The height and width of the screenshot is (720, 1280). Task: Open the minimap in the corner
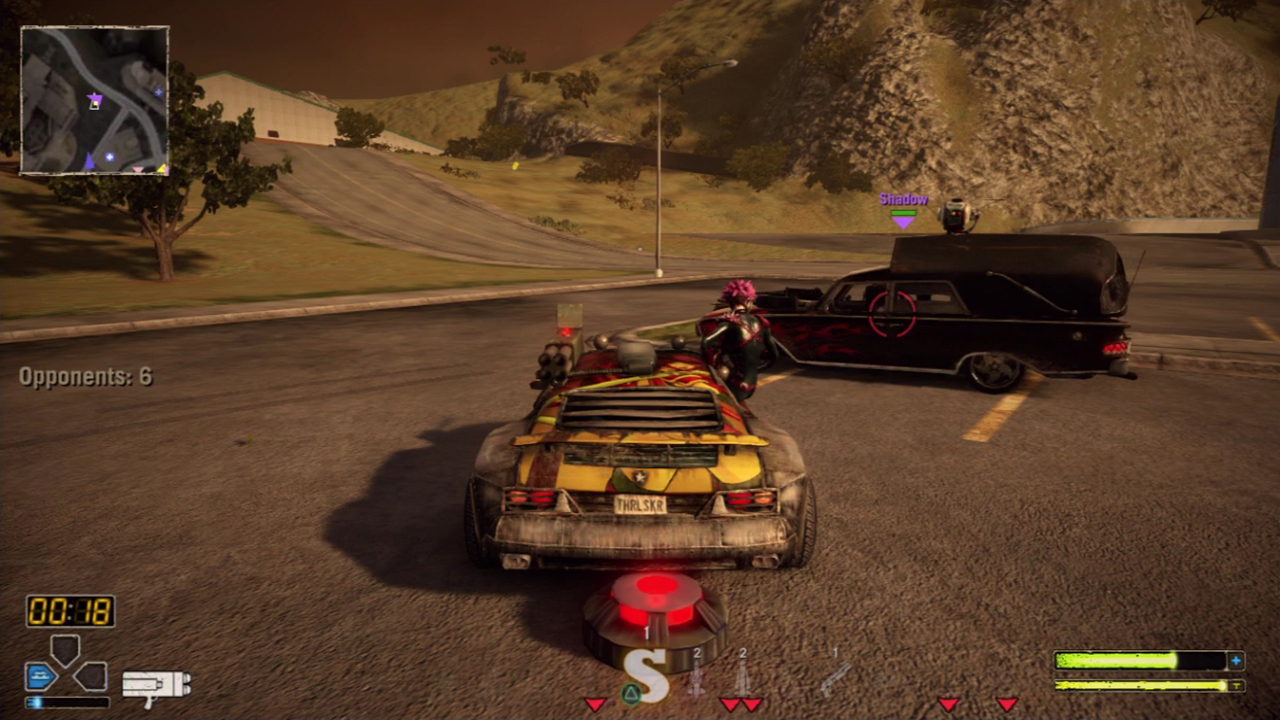pos(95,100)
